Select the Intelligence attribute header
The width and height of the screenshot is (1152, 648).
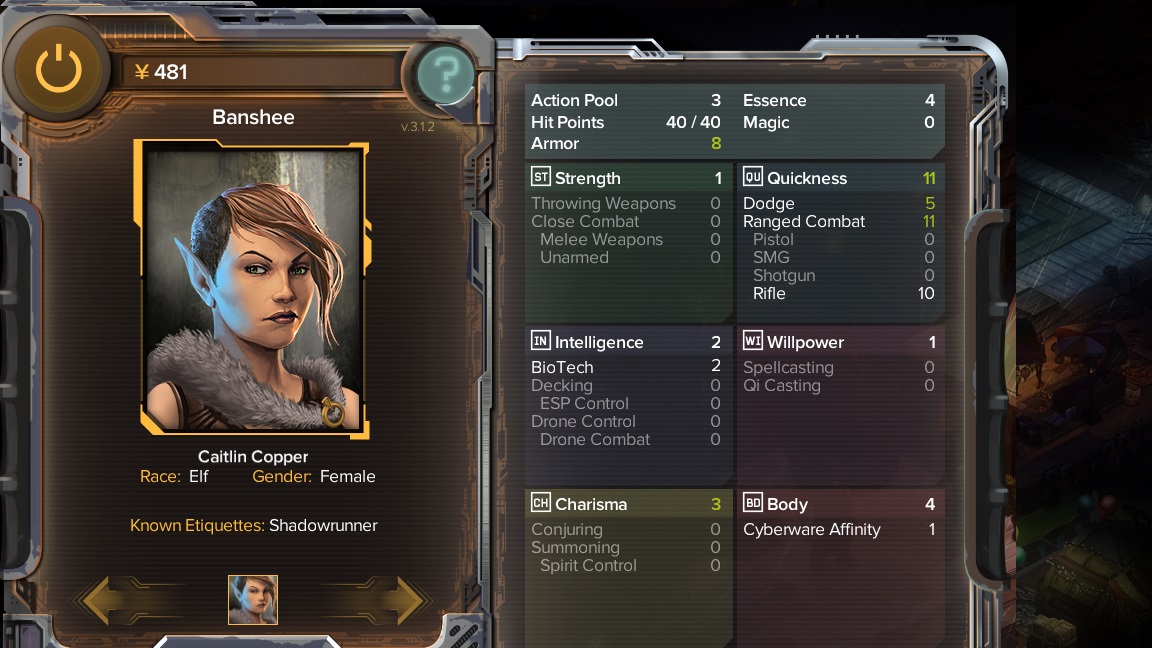(x=627, y=342)
